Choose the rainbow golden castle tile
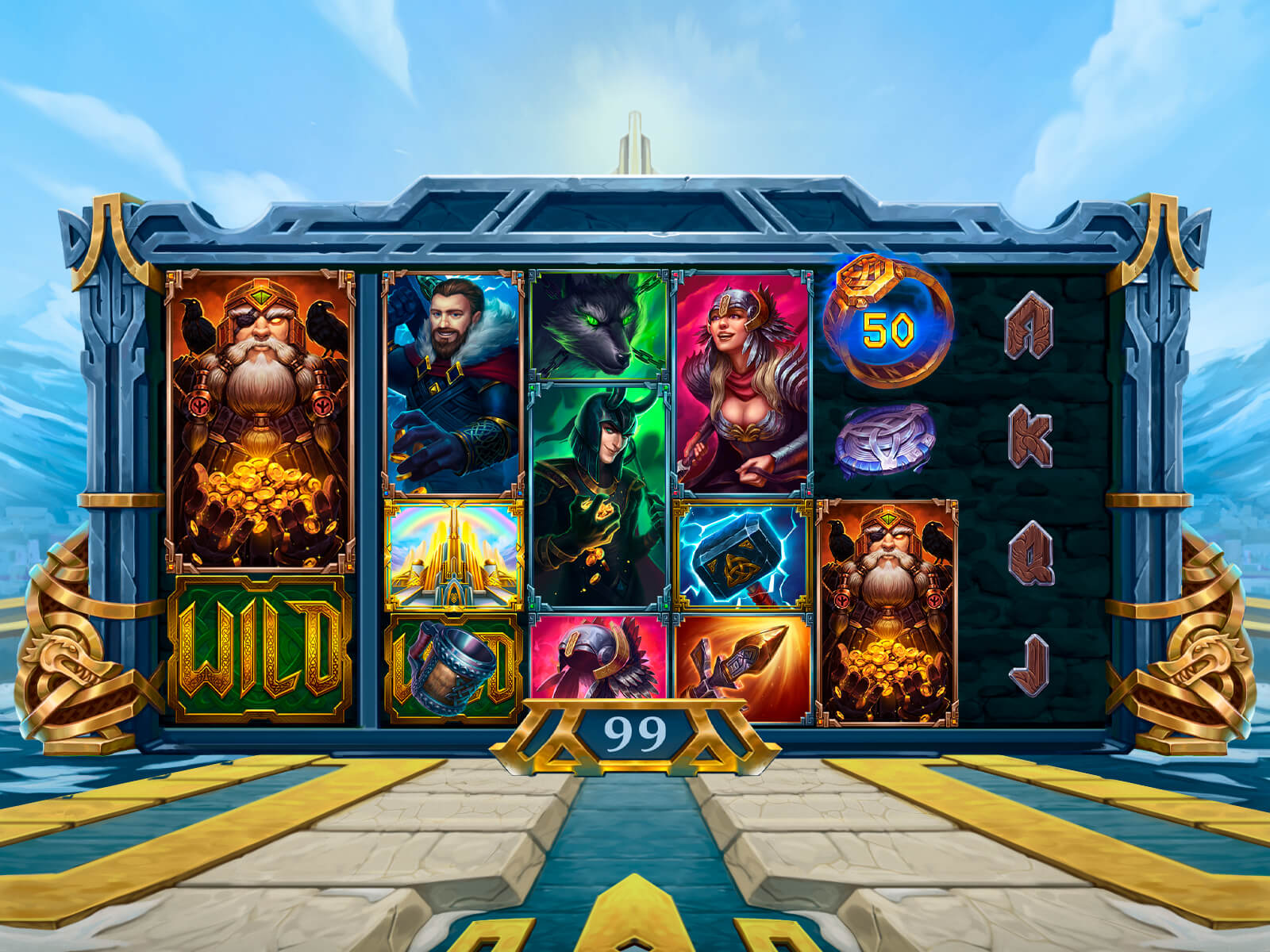The height and width of the screenshot is (952, 1270). click(454, 555)
